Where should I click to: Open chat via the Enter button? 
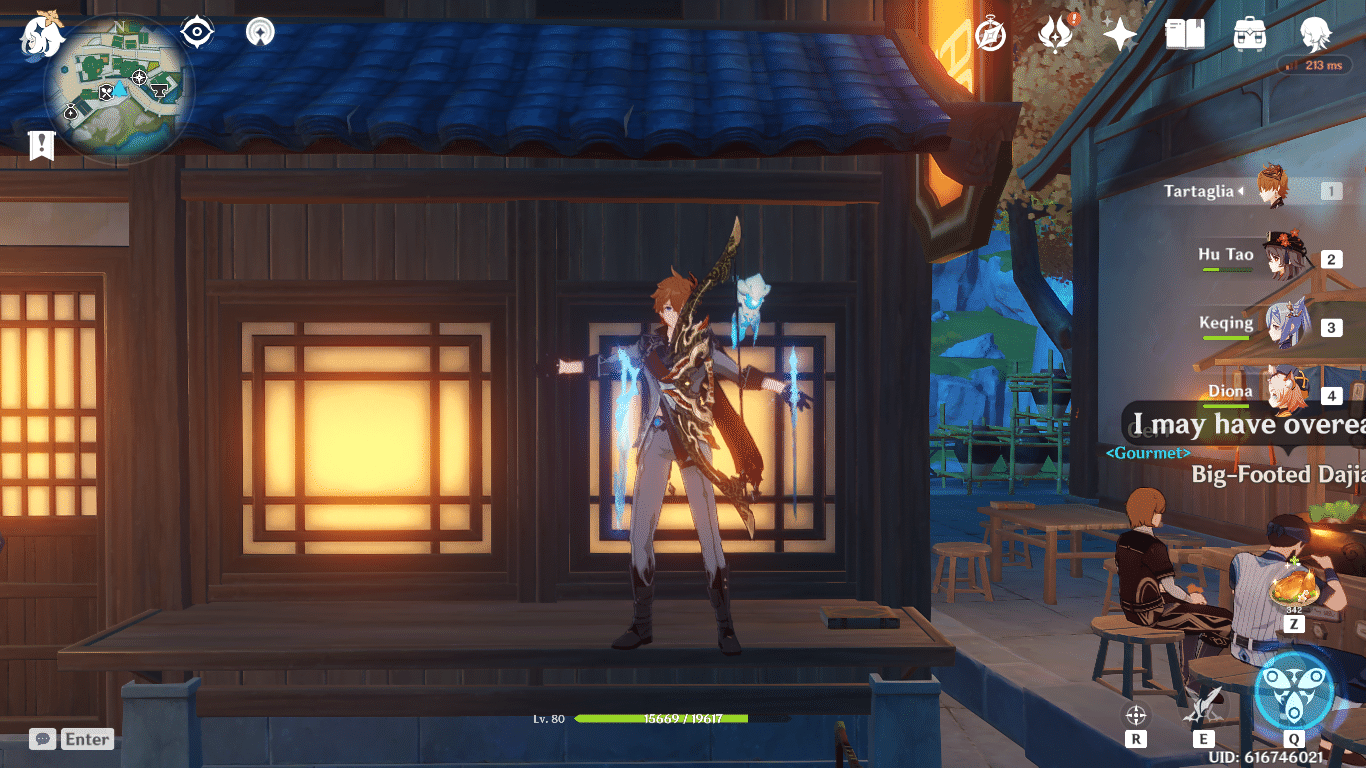[x=87, y=739]
